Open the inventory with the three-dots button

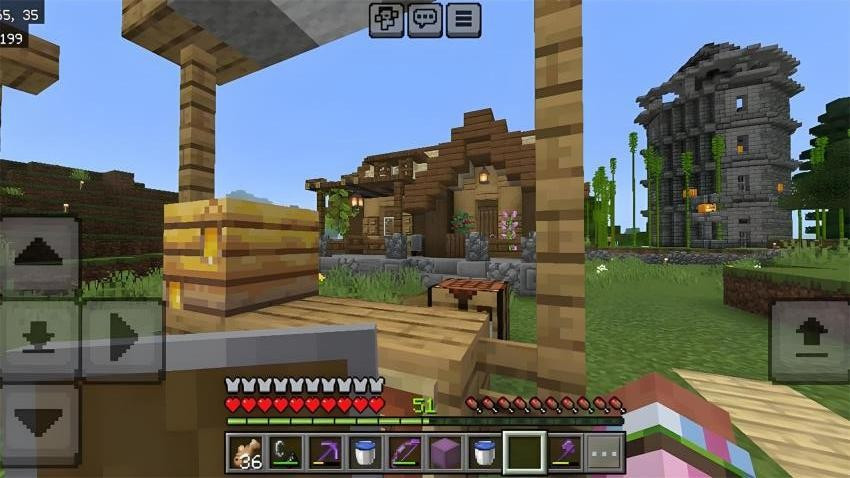(x=605, y=453)
